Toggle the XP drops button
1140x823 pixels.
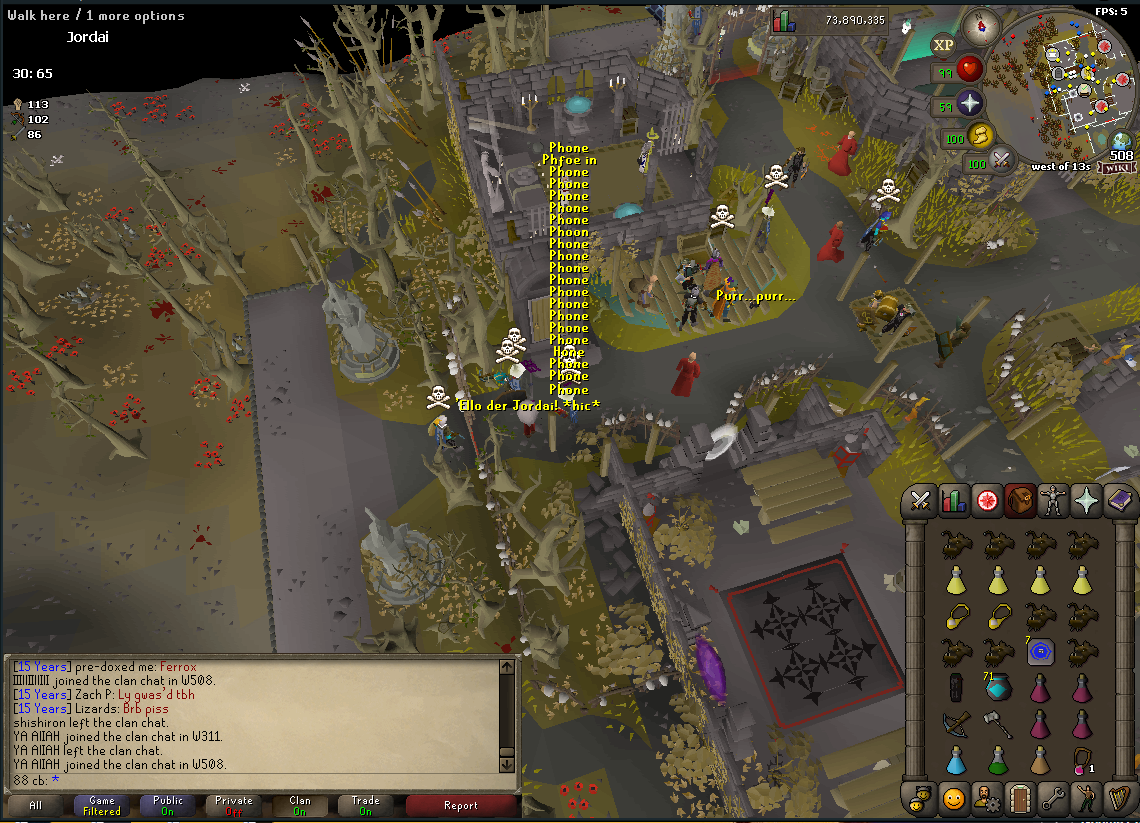click(x=943, y=44)
